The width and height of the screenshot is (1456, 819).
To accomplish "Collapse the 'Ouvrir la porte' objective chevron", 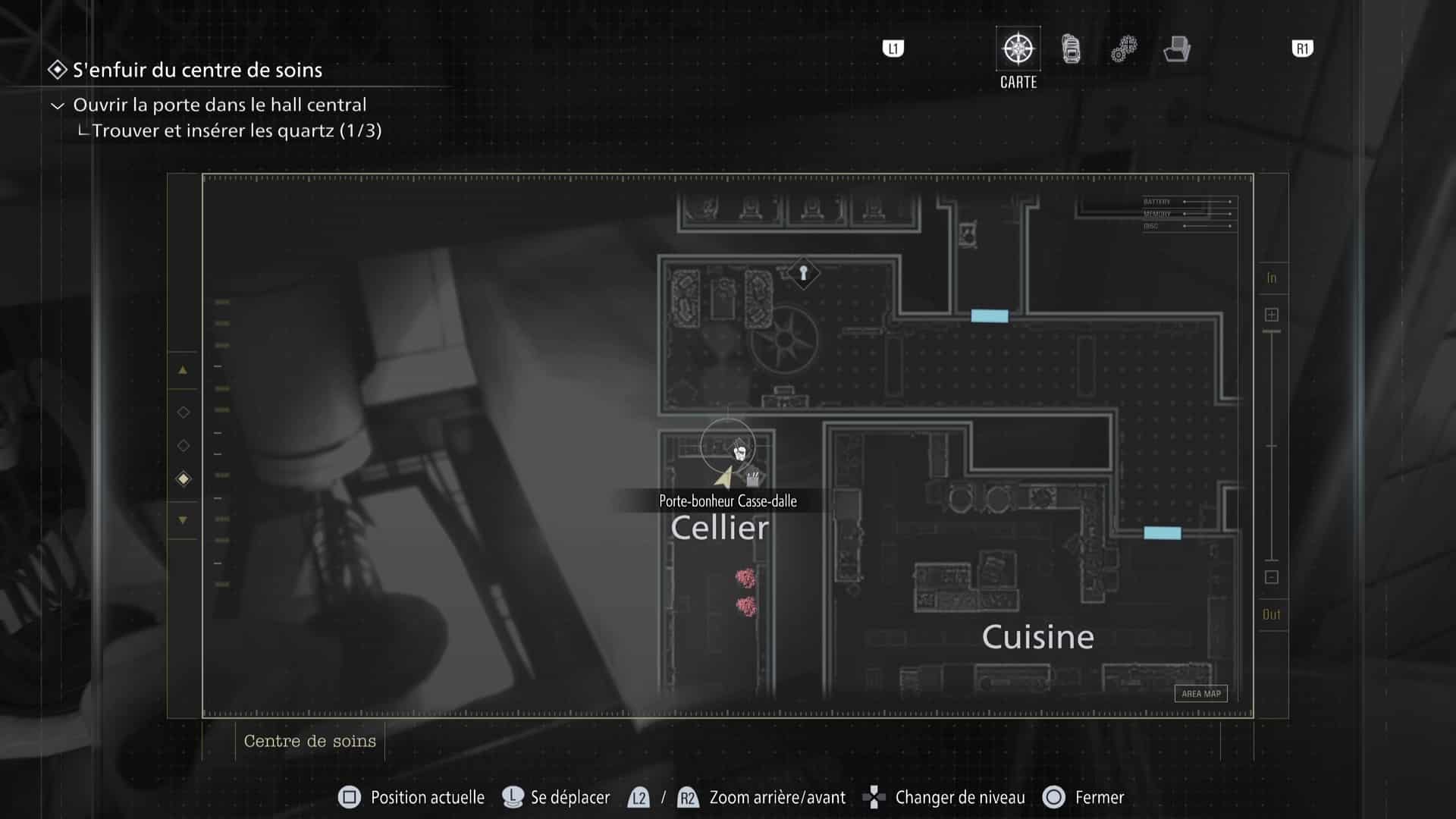I will tap(57, 105).
